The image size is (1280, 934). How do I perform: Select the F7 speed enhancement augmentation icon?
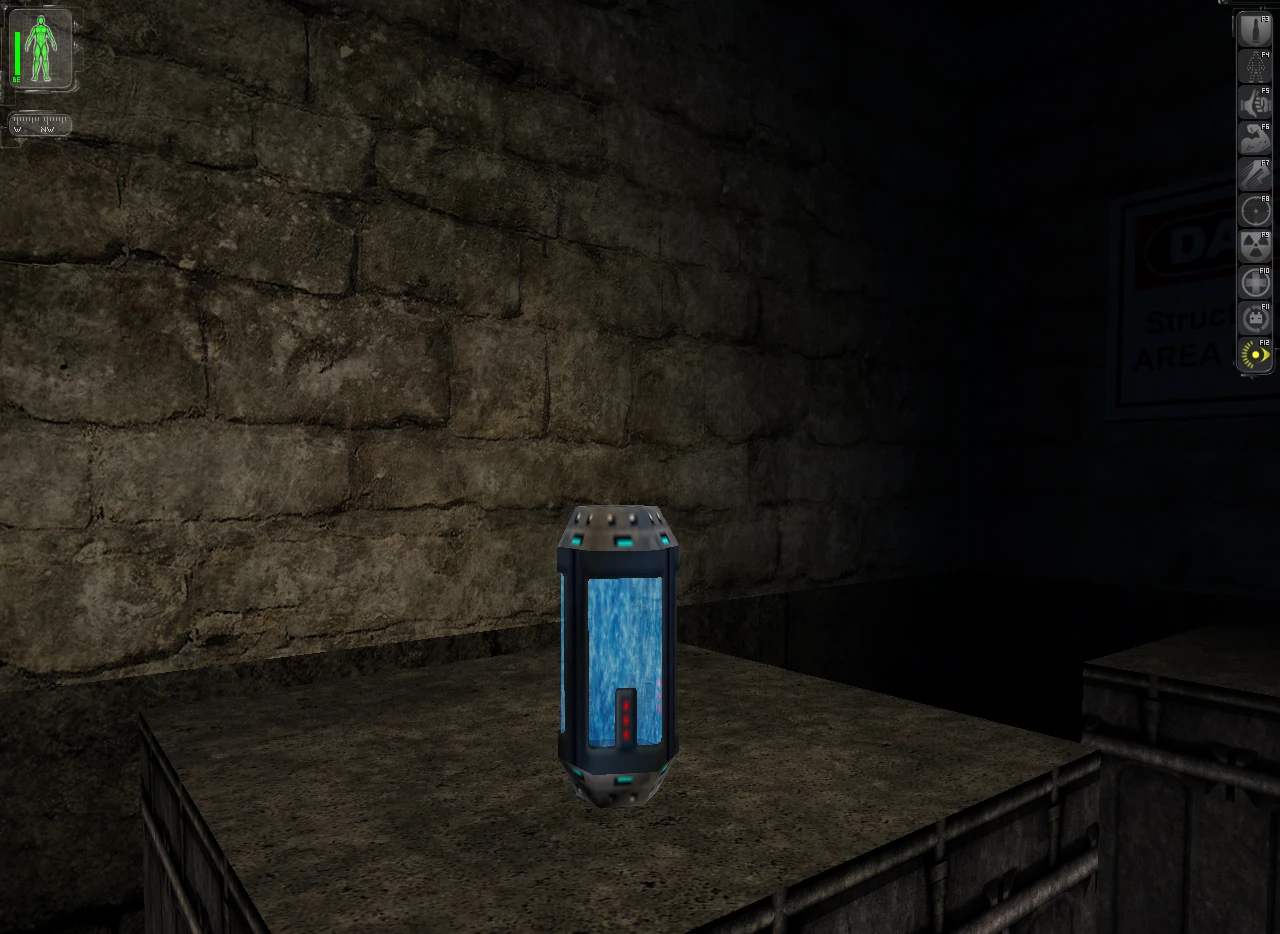pos(1255,173)
